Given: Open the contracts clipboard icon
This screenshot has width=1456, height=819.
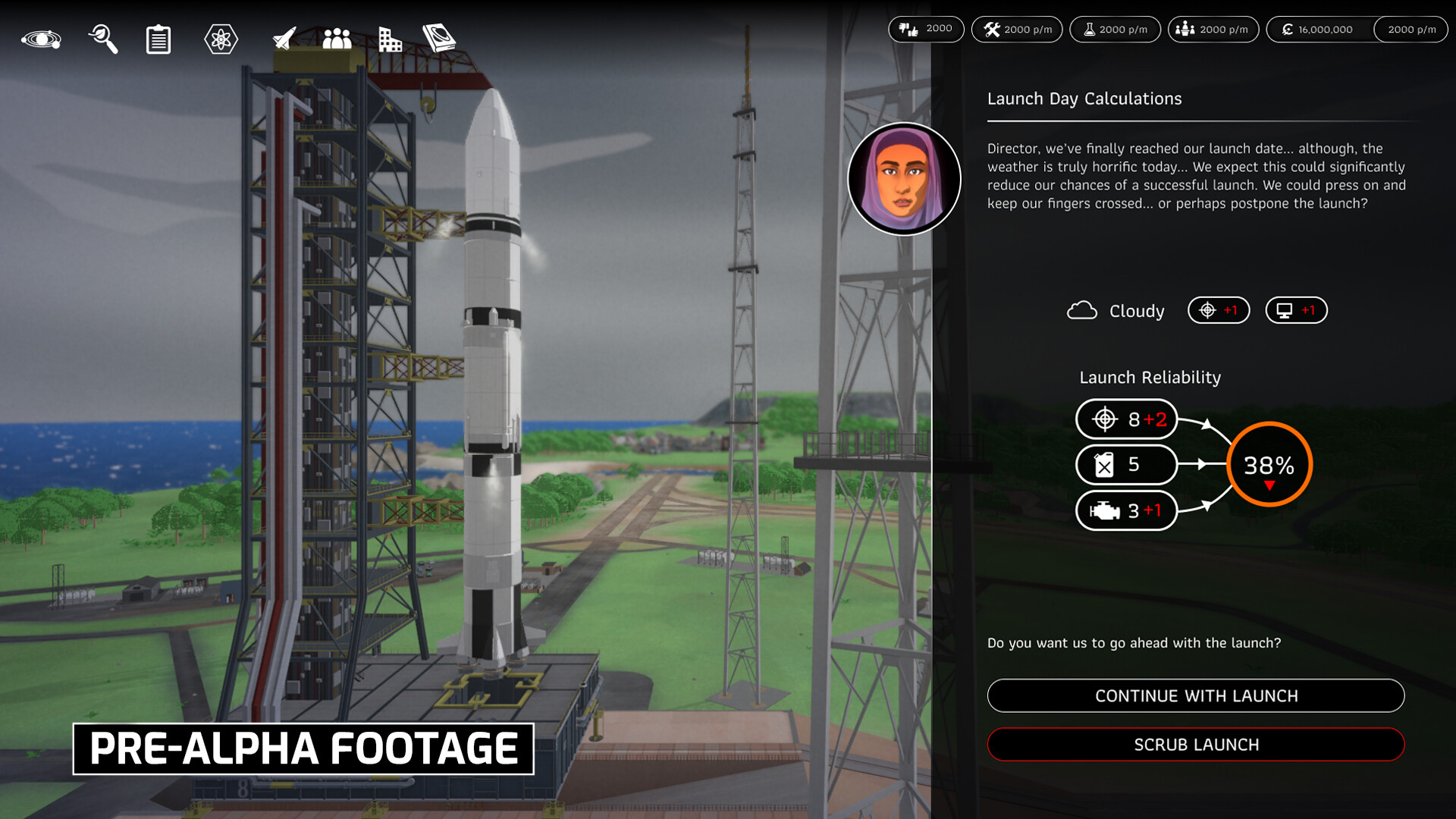Looking at the screenshot, I should tap(157, 38).
